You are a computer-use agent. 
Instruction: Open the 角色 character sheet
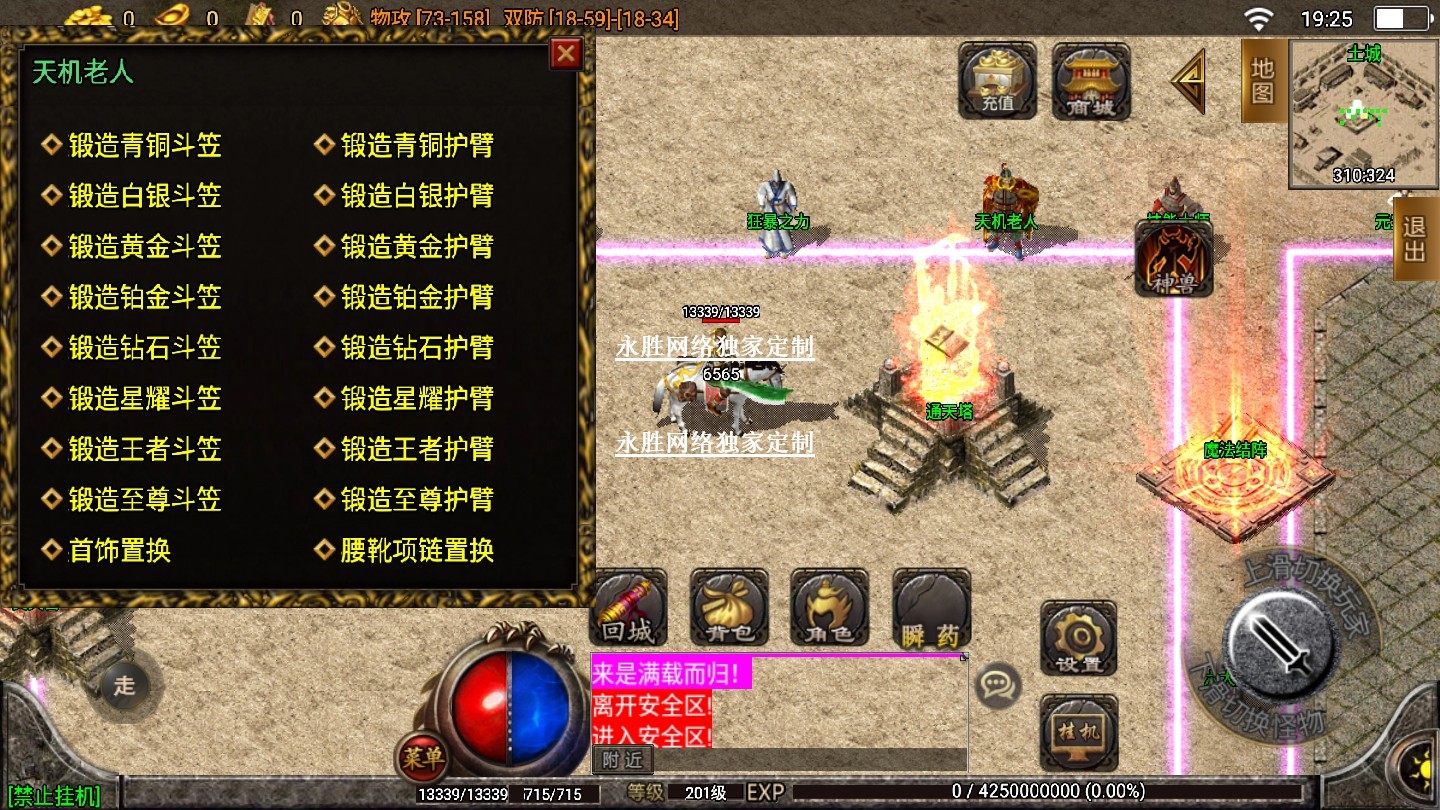click(829, 608)
